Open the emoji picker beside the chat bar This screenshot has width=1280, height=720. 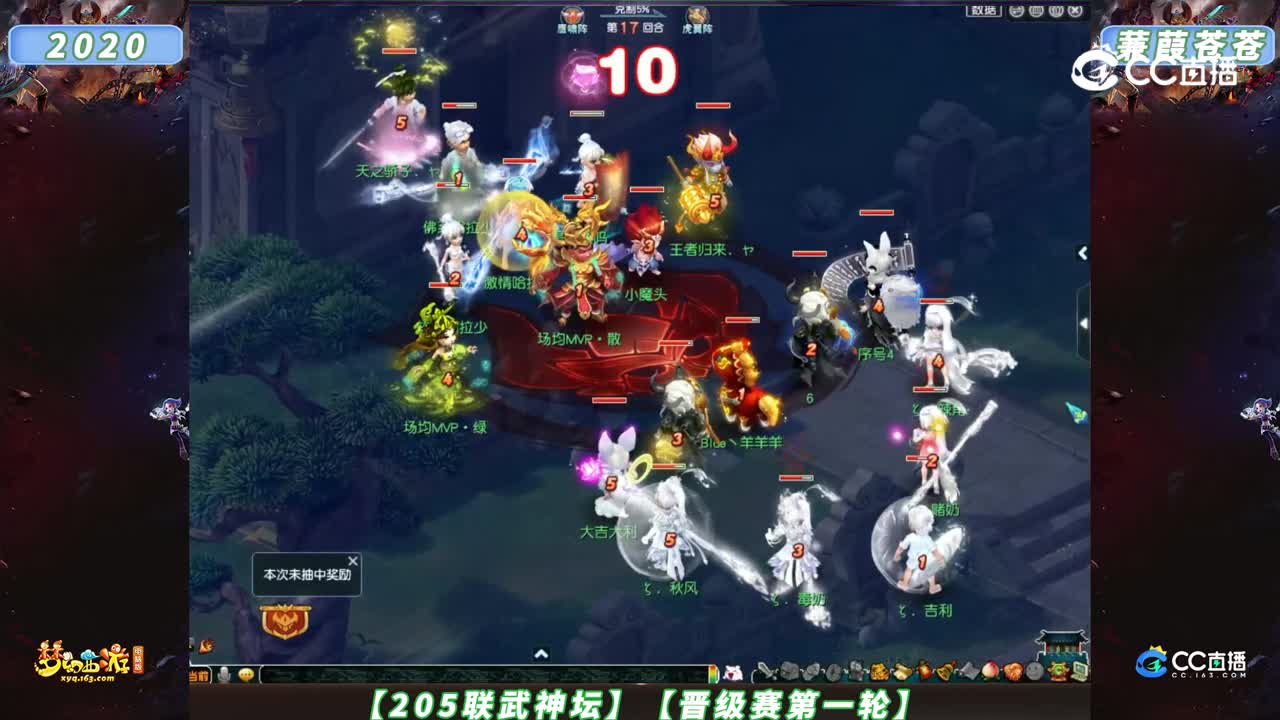(x=245, y=675)
